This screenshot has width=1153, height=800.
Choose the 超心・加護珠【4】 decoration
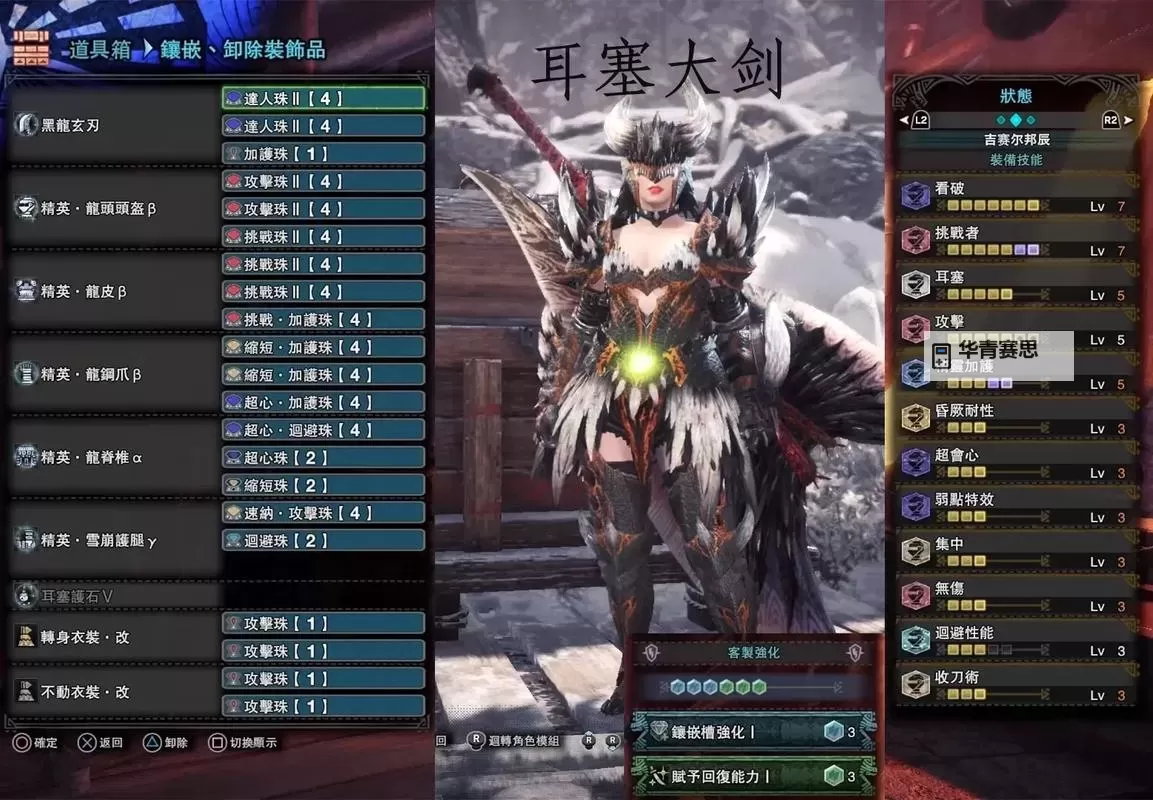(323, 403)
